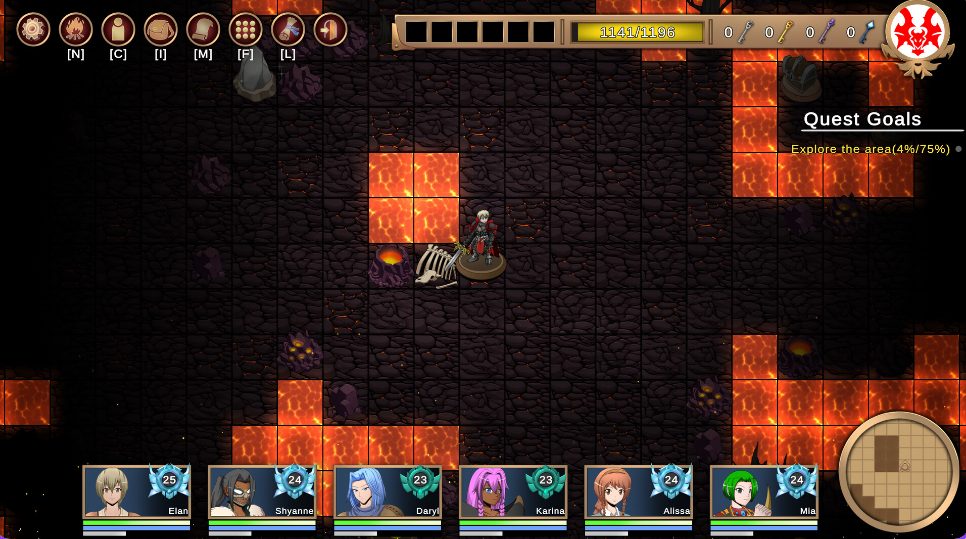Screen dimensions: 966x539
Task: Click the exit door icon
Action: [330, 29]
